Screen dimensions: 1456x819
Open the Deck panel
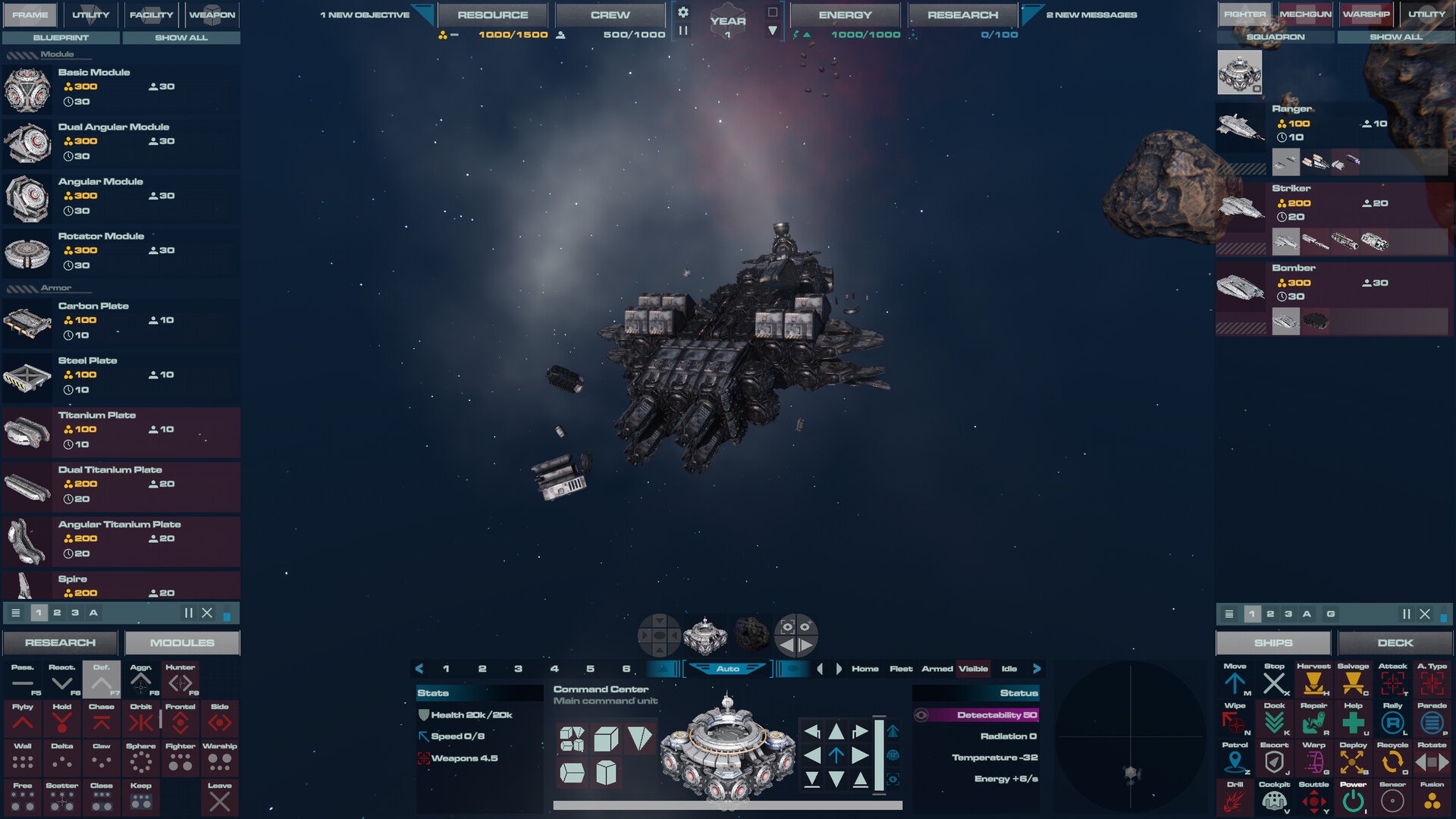pos(1395,643)
